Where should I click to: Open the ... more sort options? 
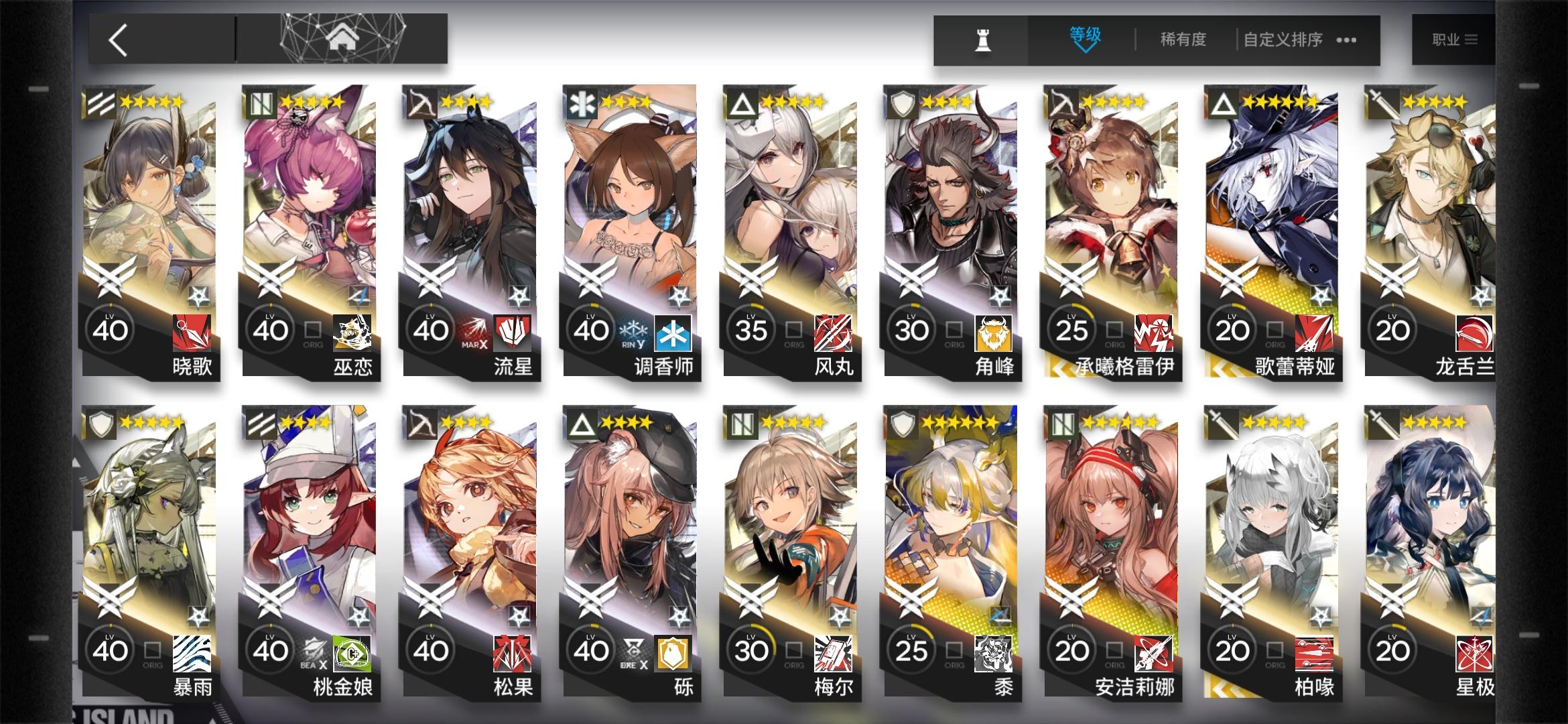pos(1344,40)
